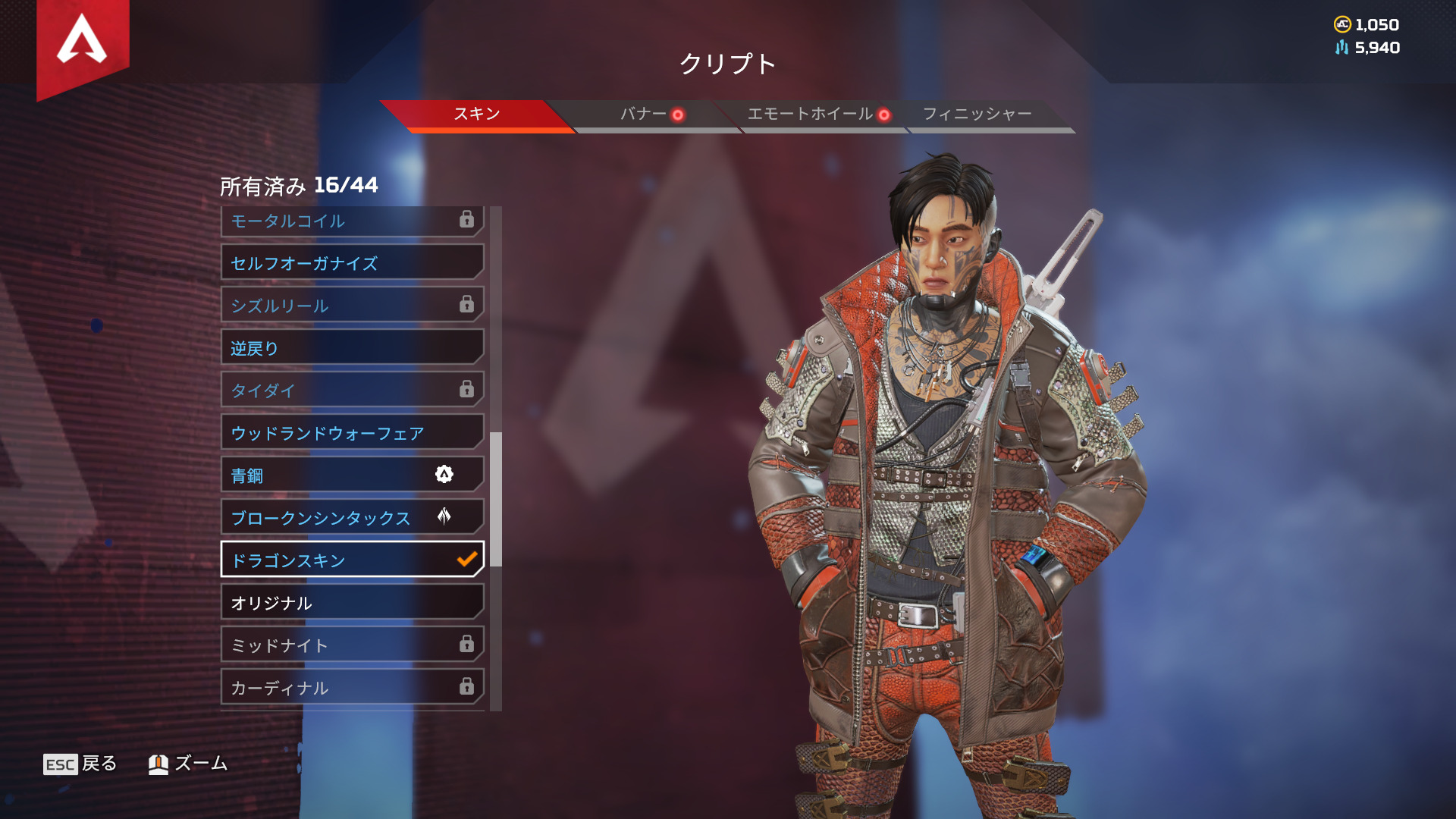Choose the オリジナル skin
Image resolution: width=1456 pixels, height=819 pixels.
click(352, 603)
